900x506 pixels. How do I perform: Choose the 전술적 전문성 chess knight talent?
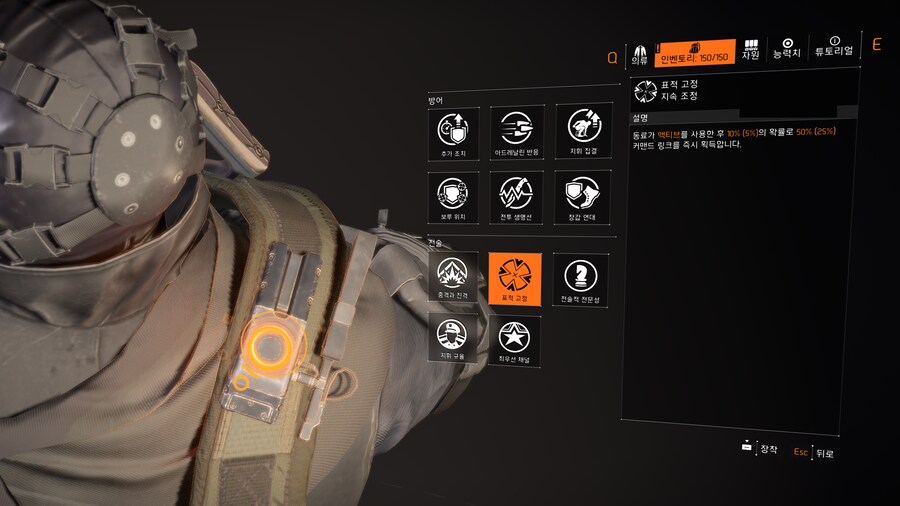(580, 278)
